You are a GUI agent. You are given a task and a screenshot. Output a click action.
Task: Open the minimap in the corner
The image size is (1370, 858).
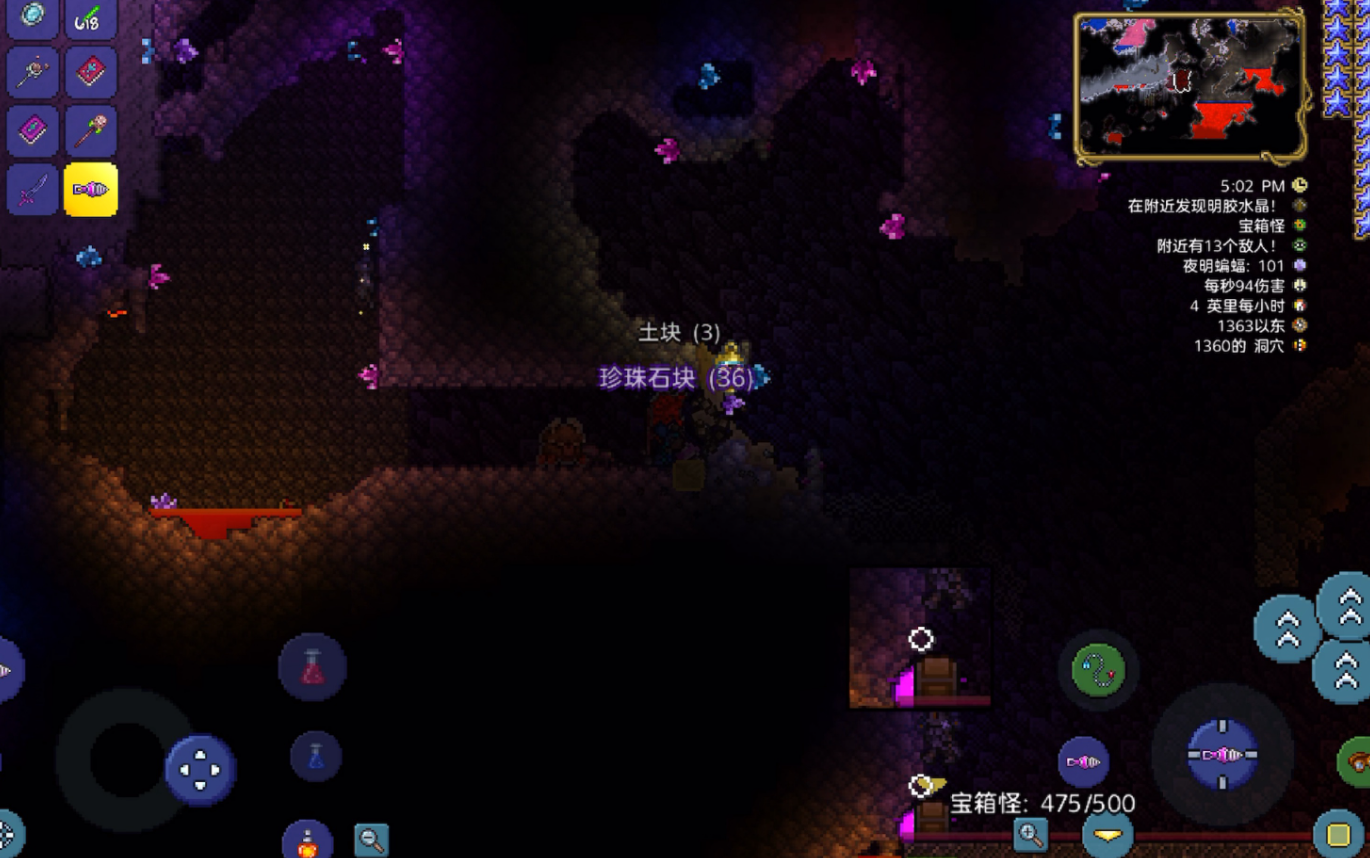pyautogui.click(x=1189, y=88)
